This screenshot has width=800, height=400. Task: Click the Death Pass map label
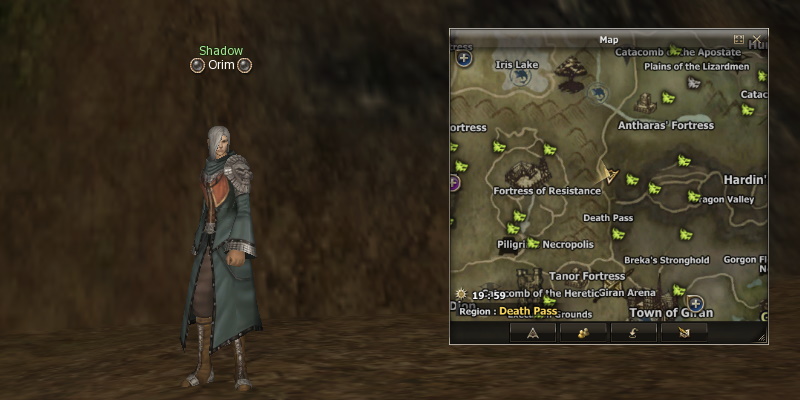pos(608,218)
